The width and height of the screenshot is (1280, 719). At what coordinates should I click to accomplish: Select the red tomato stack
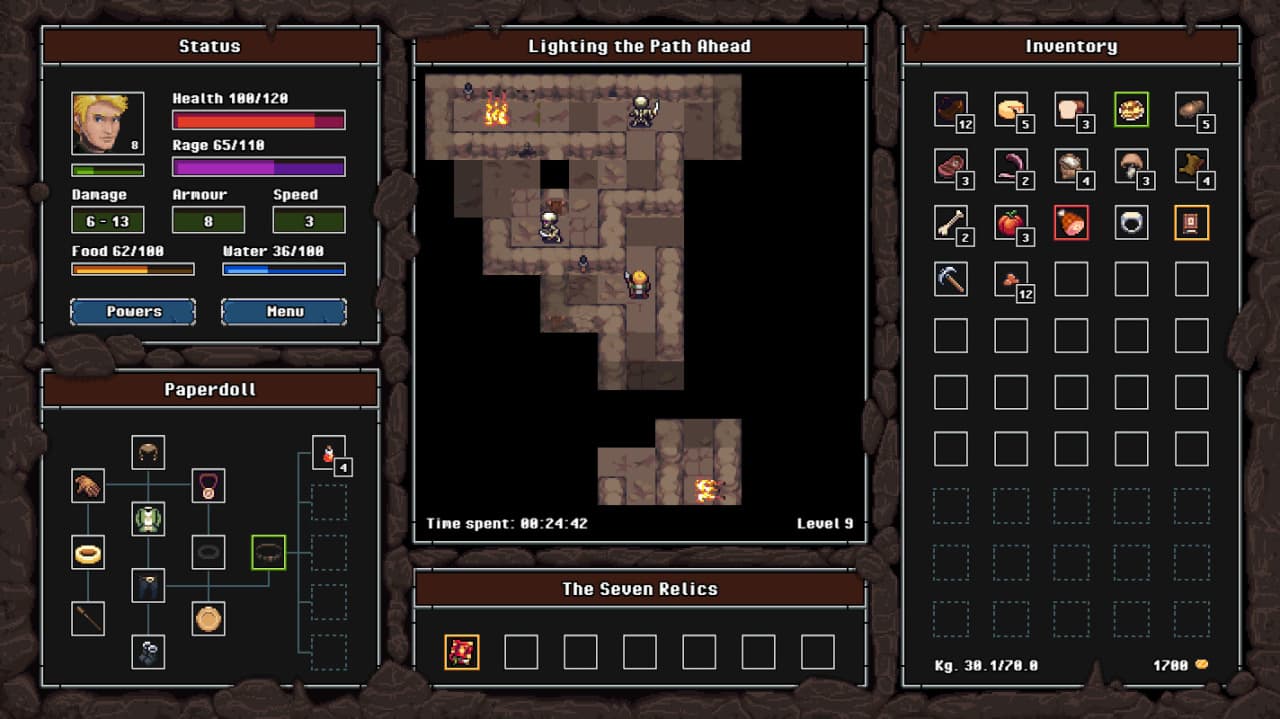click(x=1011, y=222)
